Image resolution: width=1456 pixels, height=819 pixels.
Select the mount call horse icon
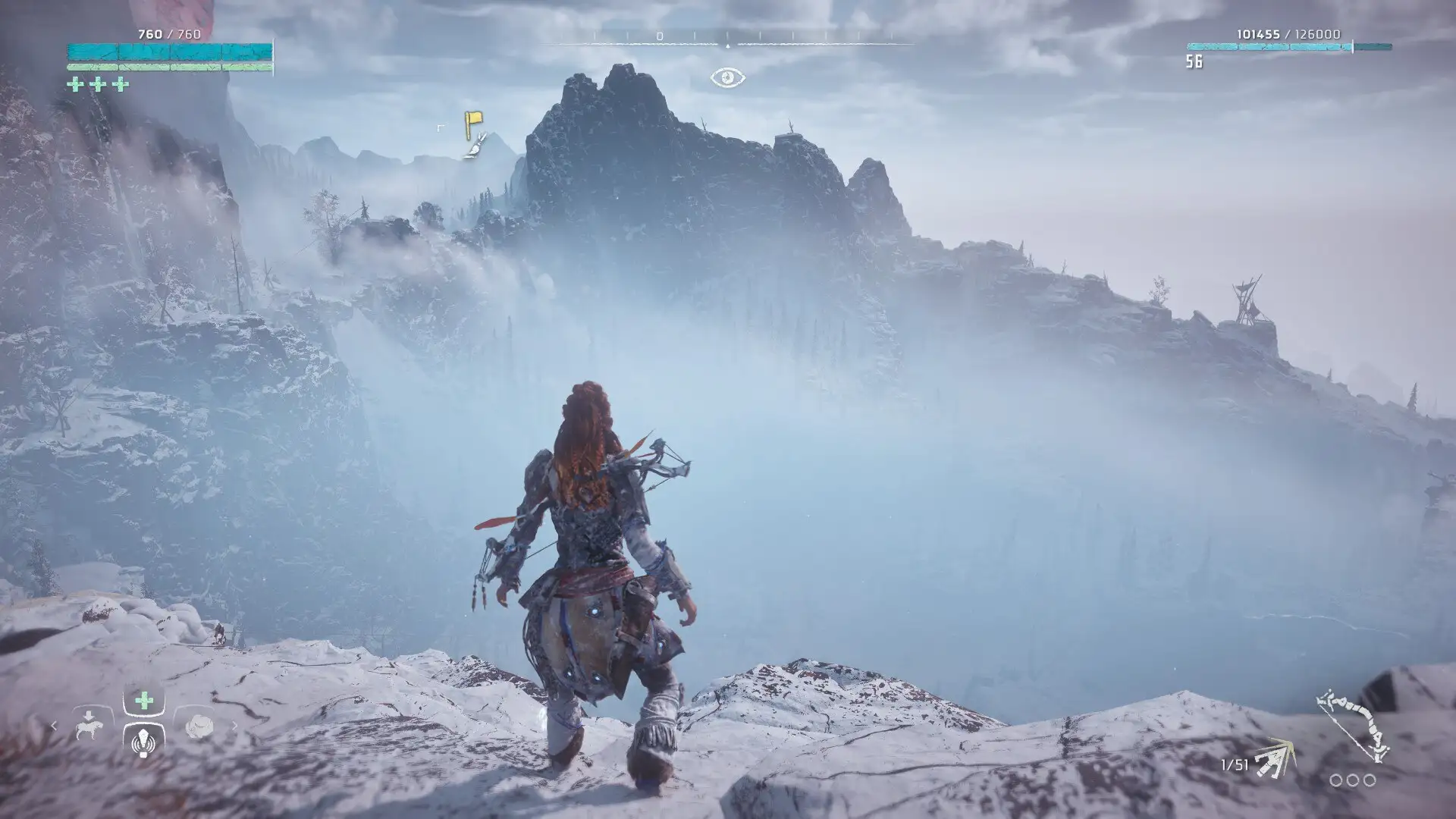point(89,726)
